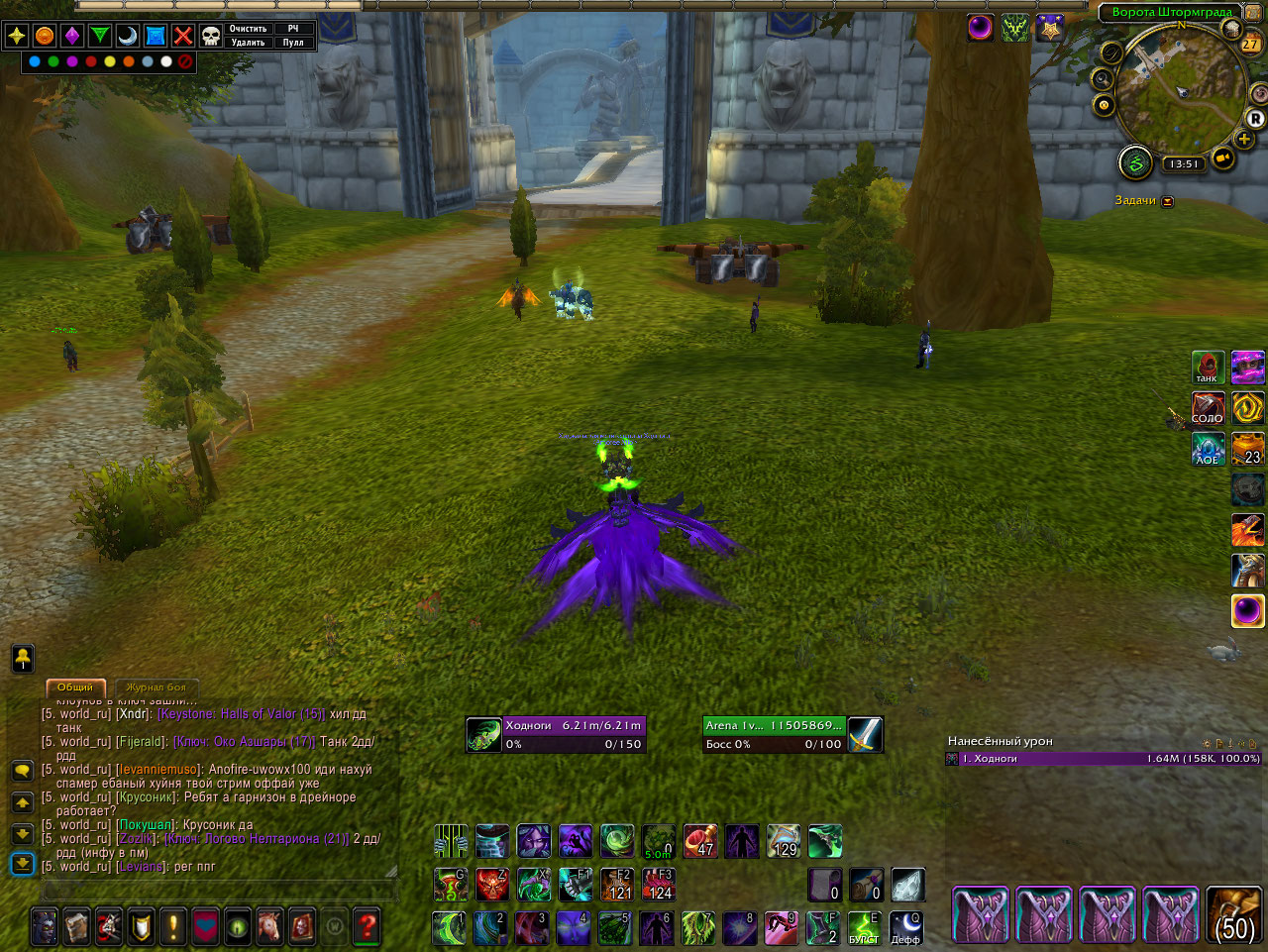Click the Keystone: Halls of Valor chat link
This screenshot has height=952, width=1268.
(241, 714)
